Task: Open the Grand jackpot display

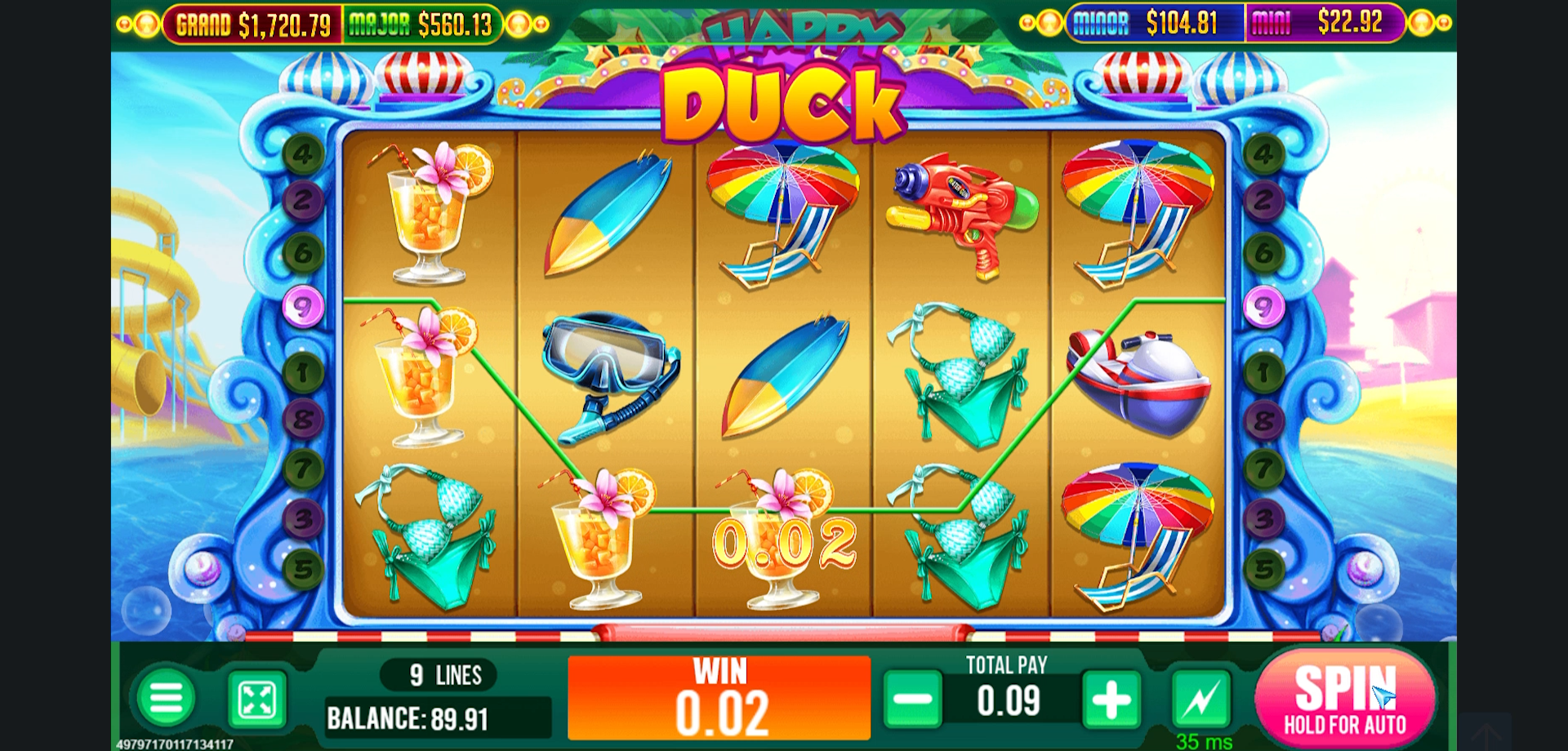Action: 253,24
